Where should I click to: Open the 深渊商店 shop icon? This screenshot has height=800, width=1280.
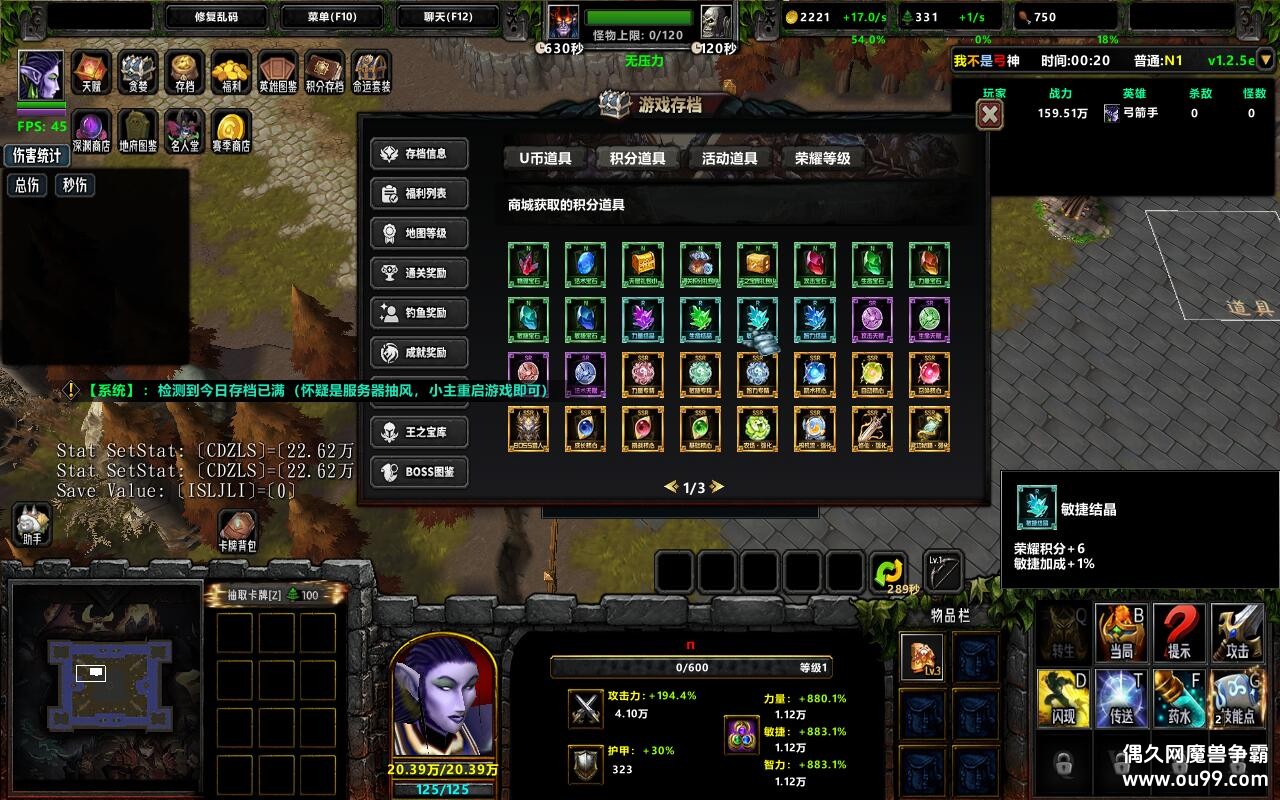pyautogui.click(x=91, y=131)
